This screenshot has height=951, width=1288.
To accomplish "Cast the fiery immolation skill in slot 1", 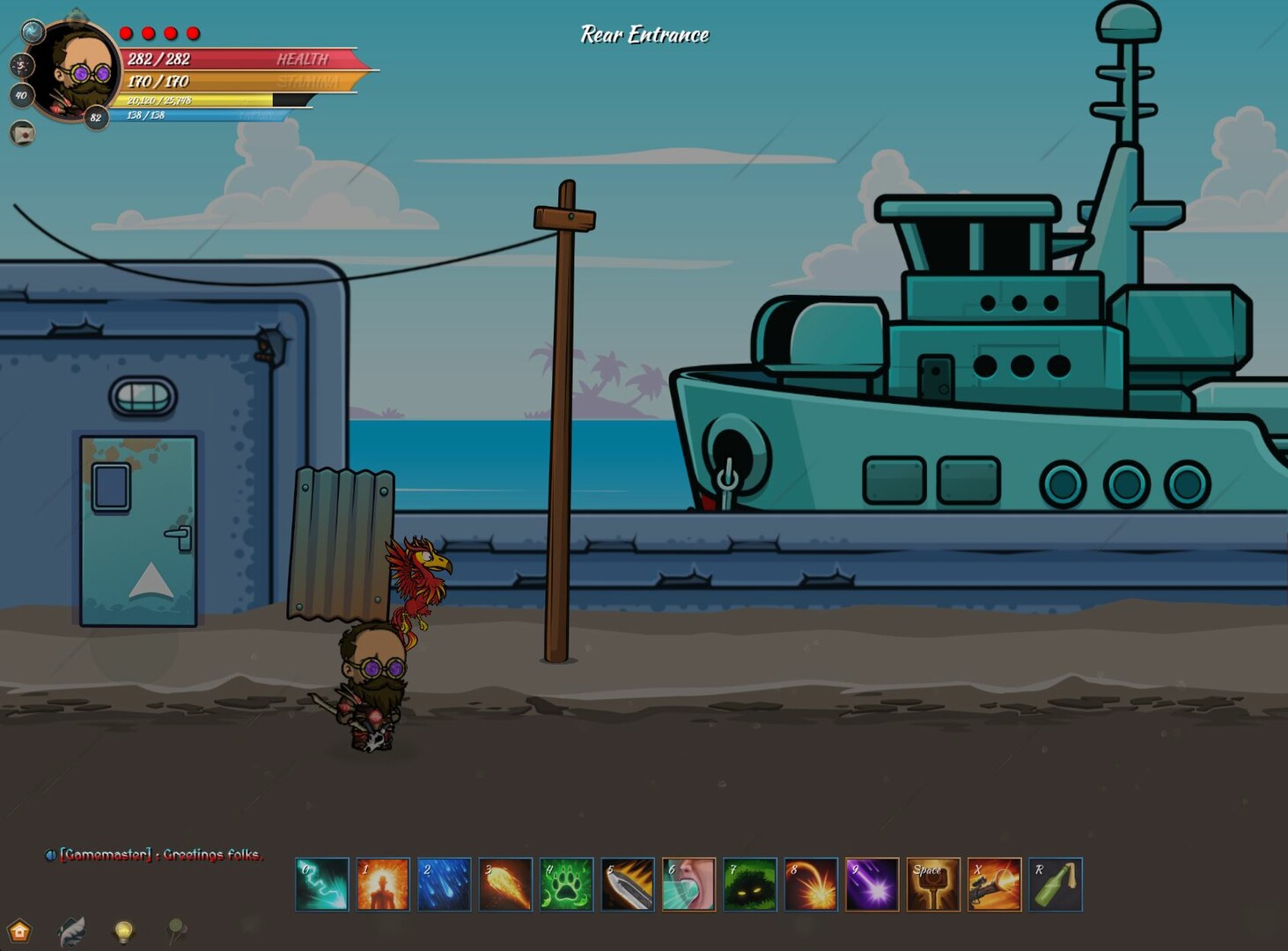I will point(382,885).
